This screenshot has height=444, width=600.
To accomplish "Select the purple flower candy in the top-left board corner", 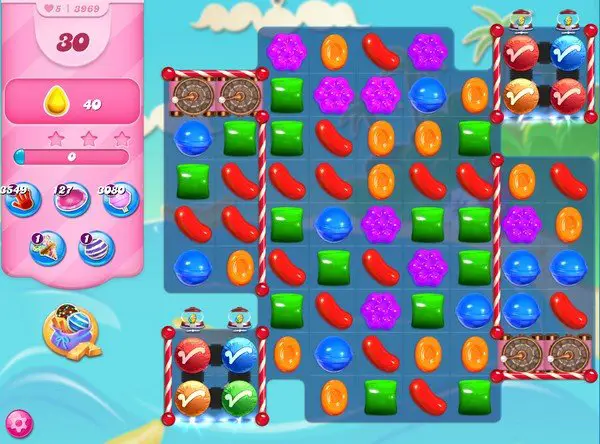I will point(286,49).
